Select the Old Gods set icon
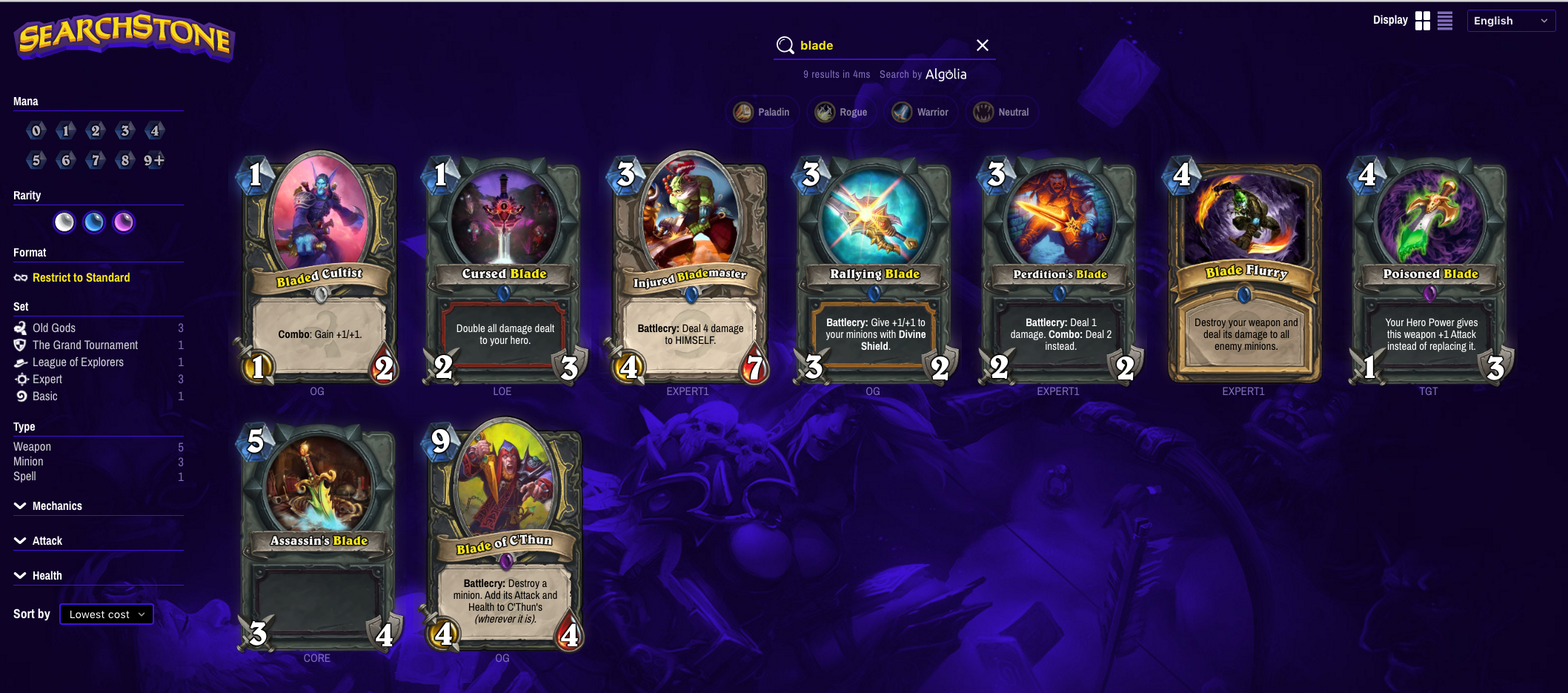This screenshot has width=1568, height=693. point(20,328)
